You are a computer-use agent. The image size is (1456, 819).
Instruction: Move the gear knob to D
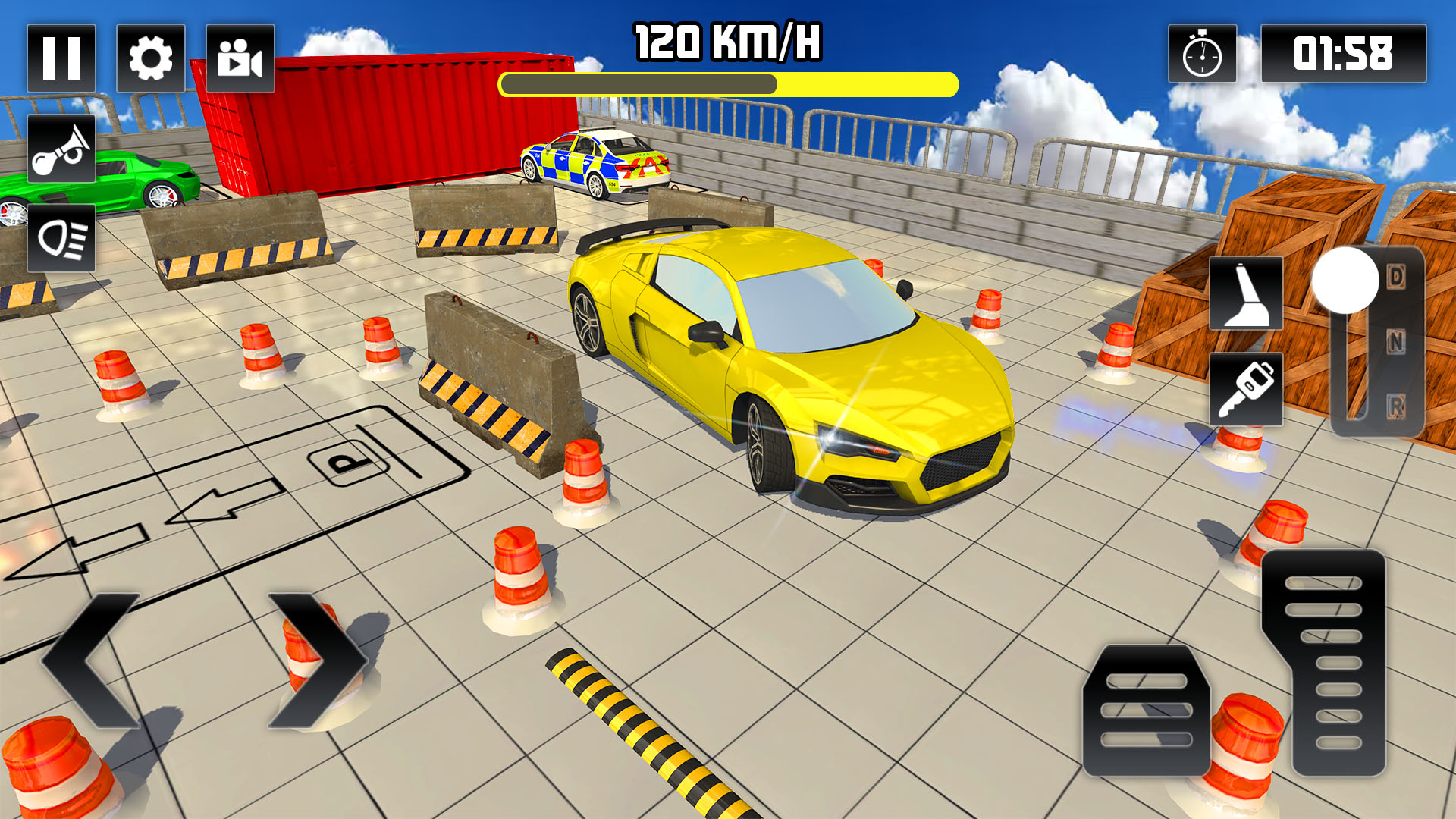pos(1398,278)
